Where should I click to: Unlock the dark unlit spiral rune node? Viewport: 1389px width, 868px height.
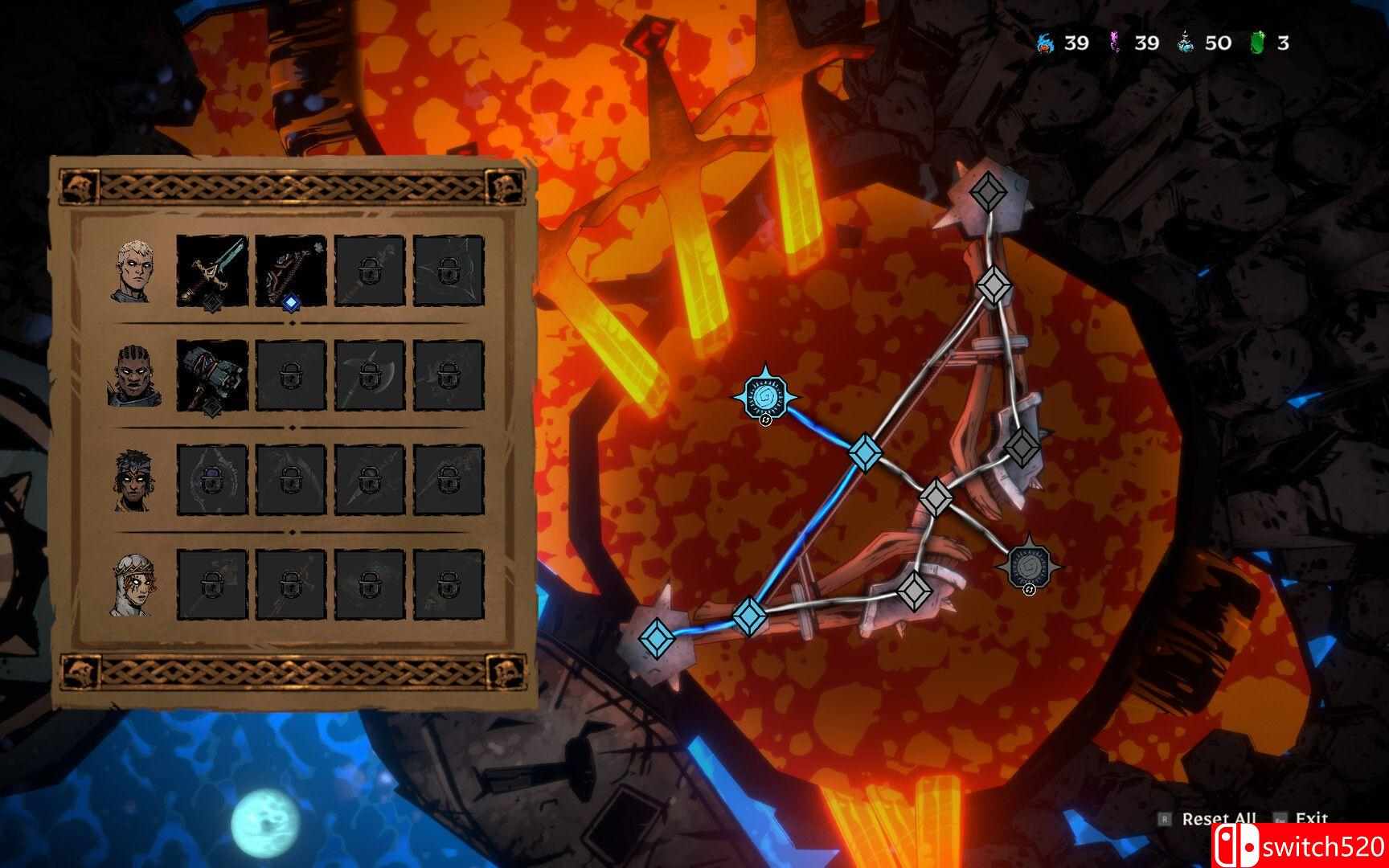(1028, 566)
